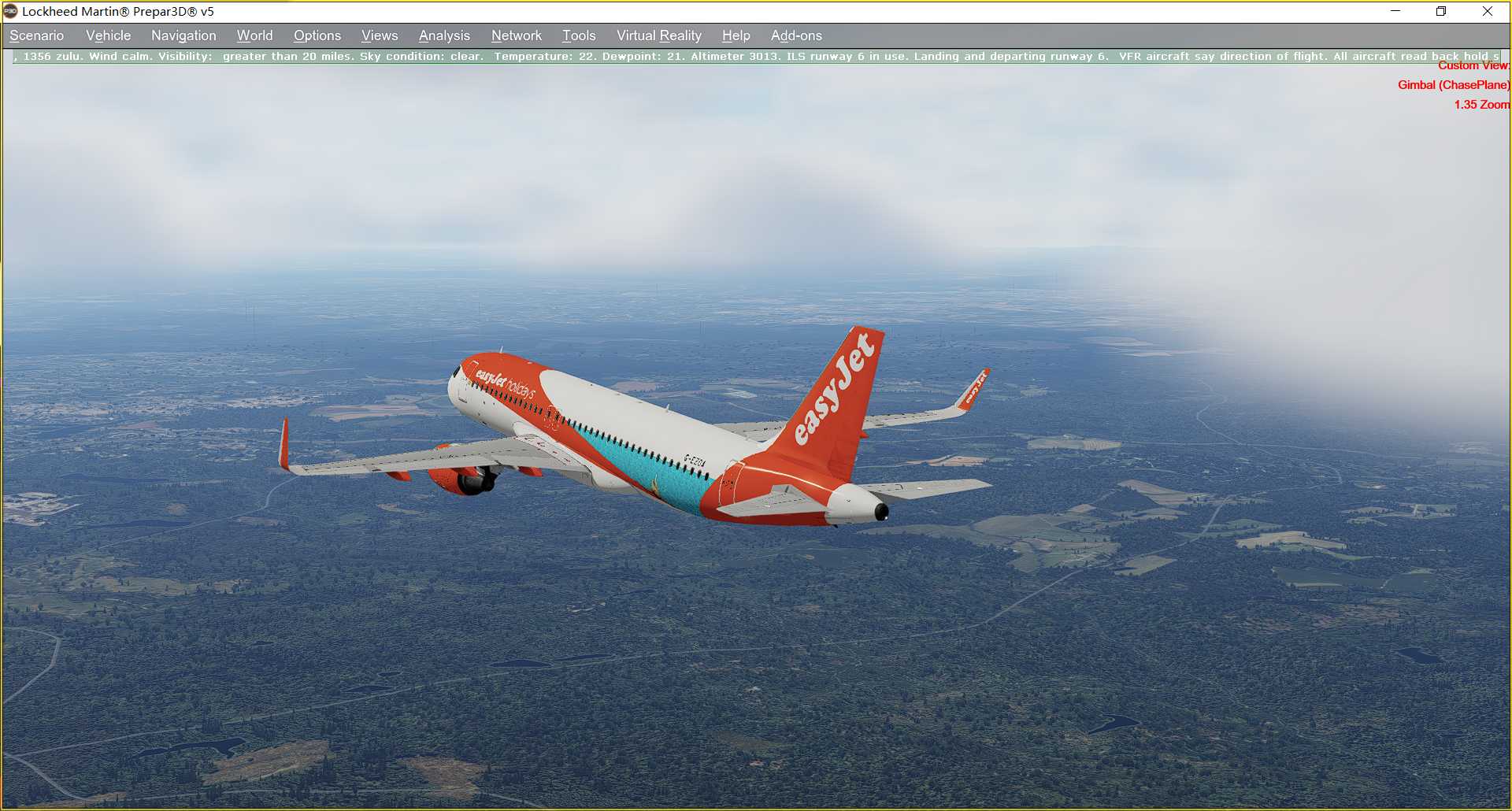The height and width of the screenshot is (811, 1512).
Task: Open the Options menu
Action: pyautogui.click(x=317, y=35)
